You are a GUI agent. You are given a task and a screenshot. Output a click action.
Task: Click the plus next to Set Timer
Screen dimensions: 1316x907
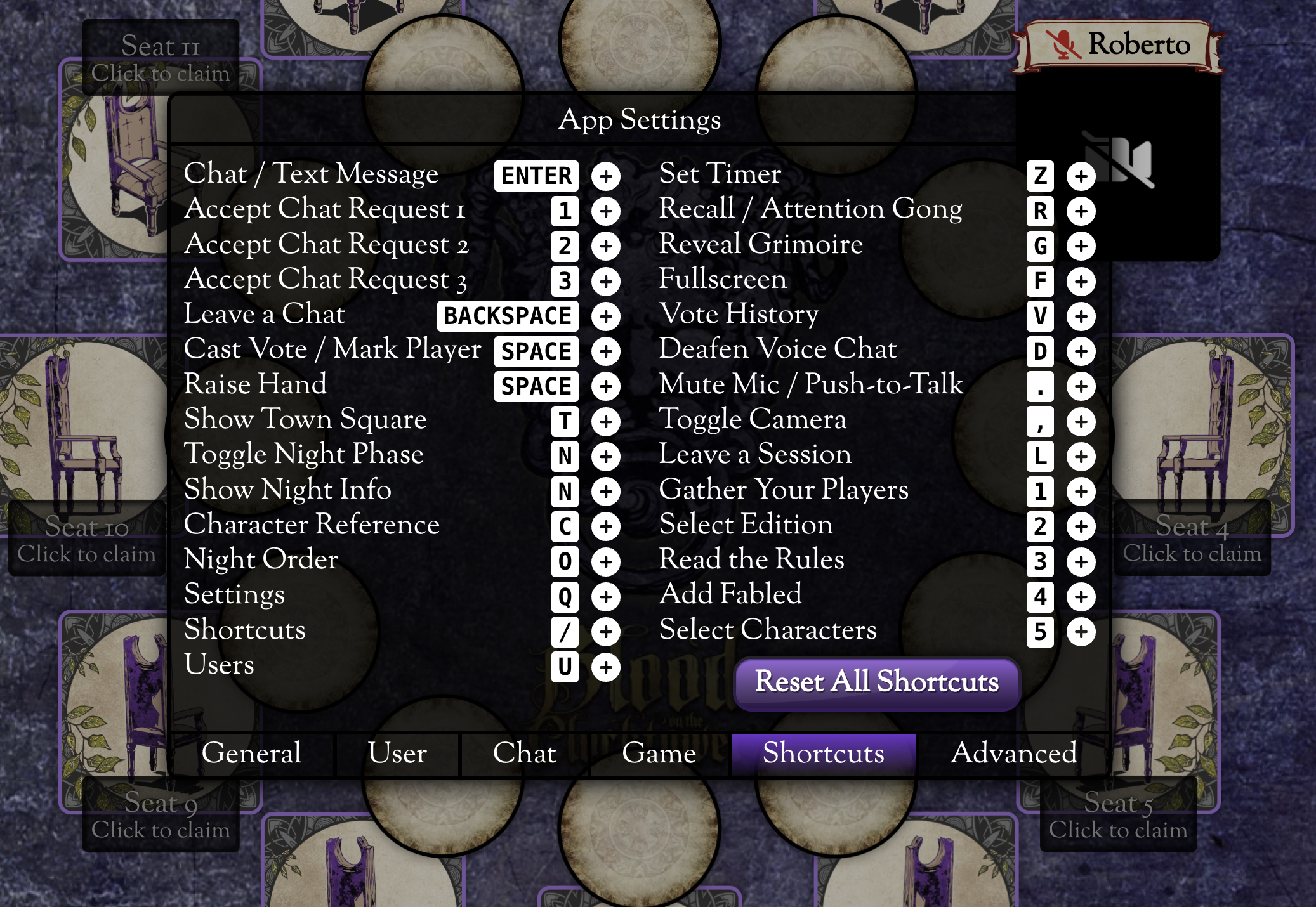coord(1081,176)
